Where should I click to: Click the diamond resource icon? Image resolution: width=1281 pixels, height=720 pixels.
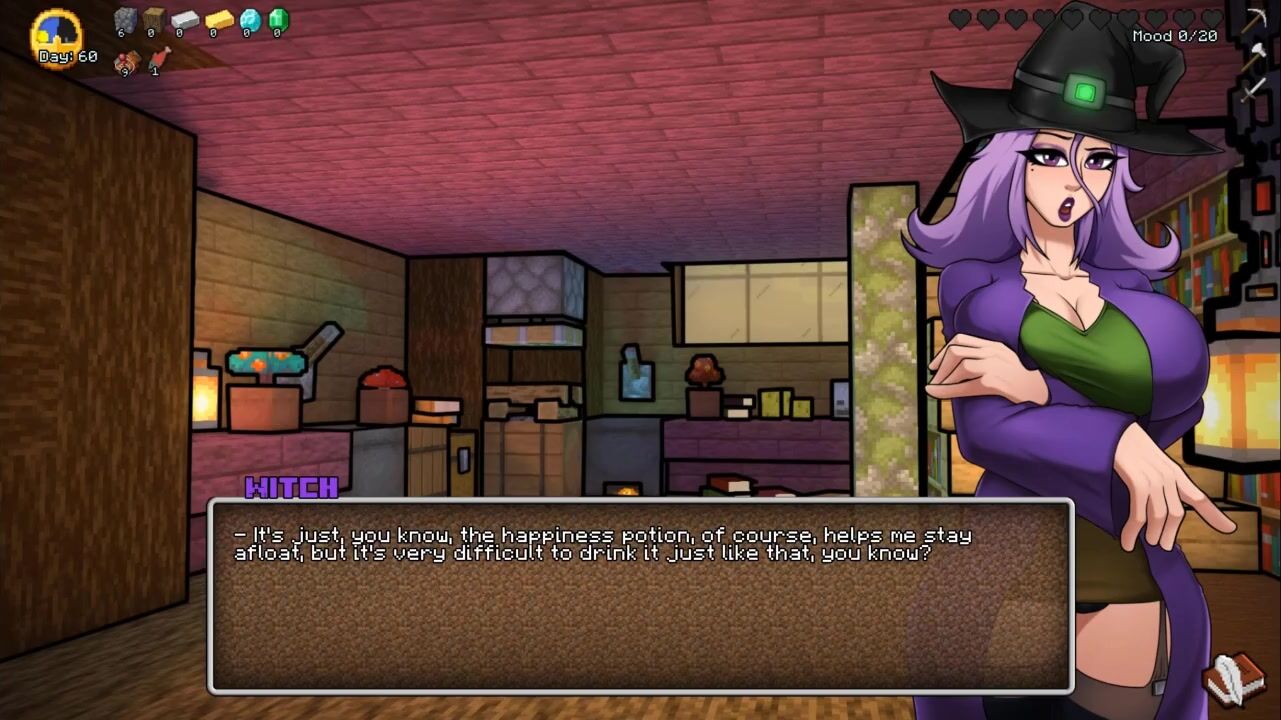pos(249,19)
